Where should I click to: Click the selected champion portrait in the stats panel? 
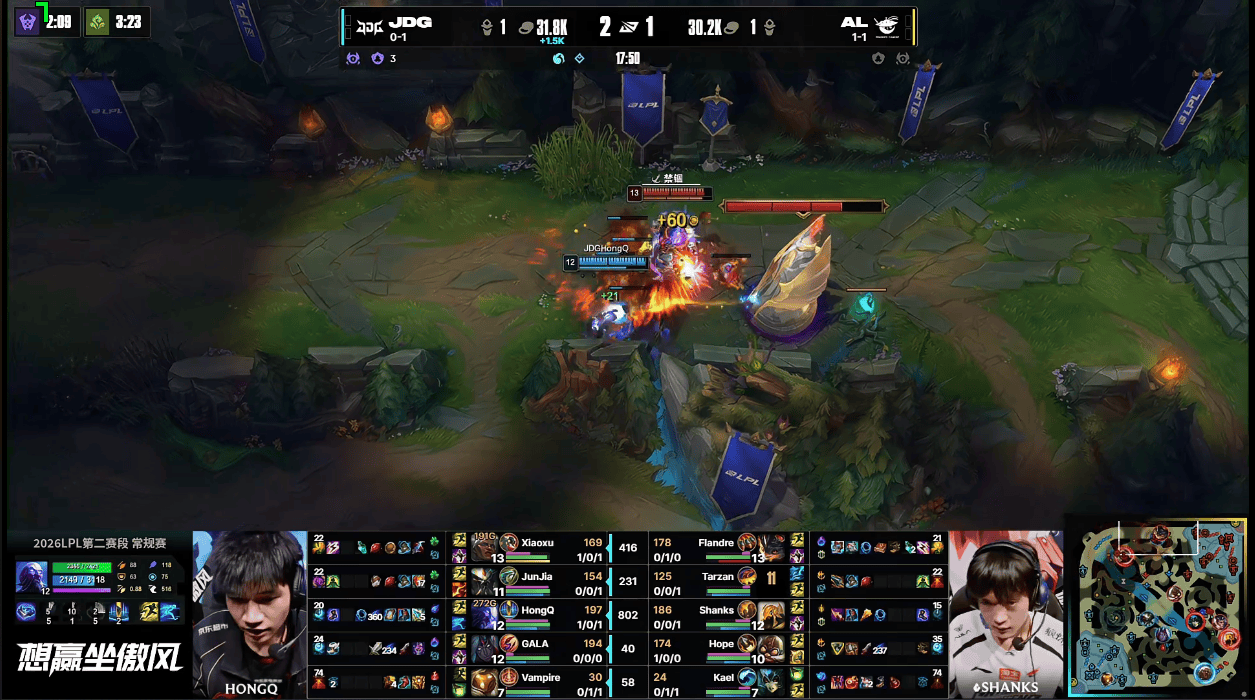pos(29,578)
